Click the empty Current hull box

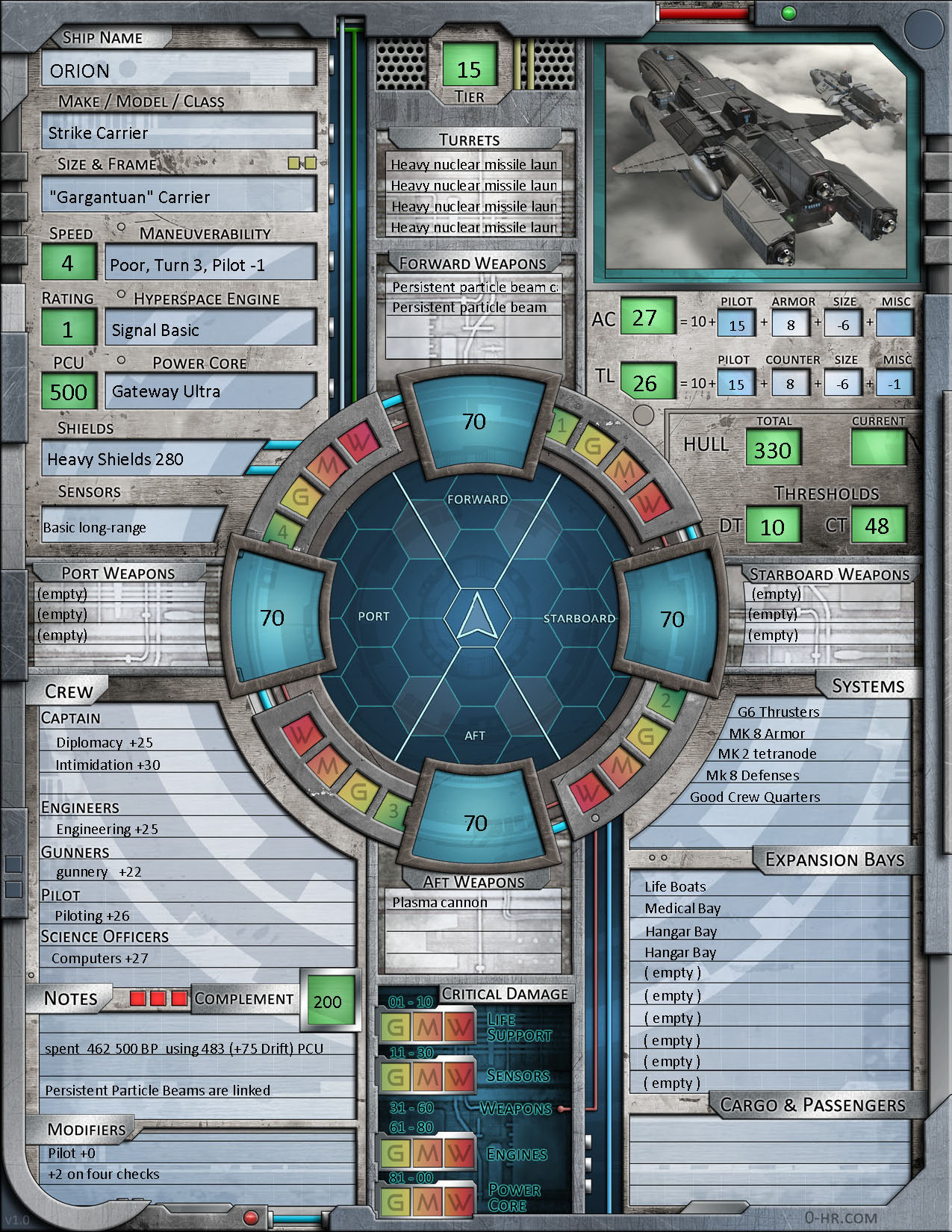point(878,449)
